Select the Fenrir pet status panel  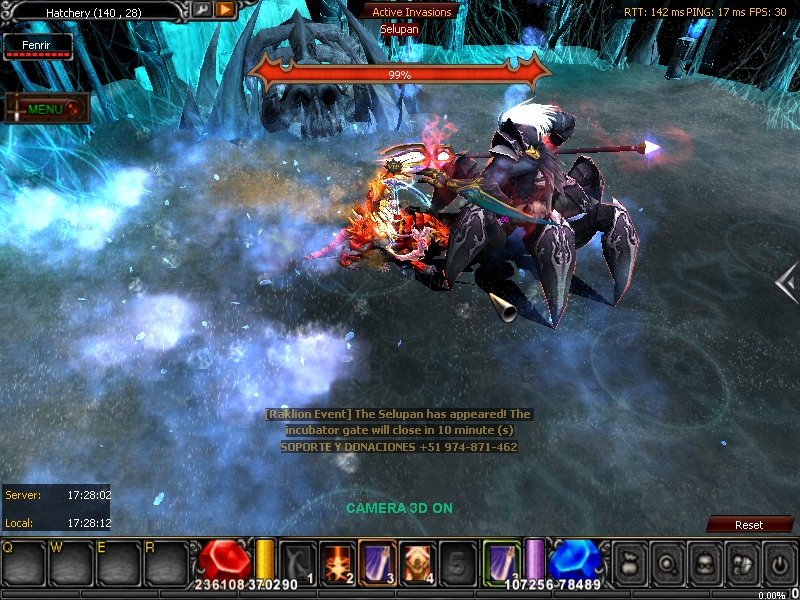(37, 47)
